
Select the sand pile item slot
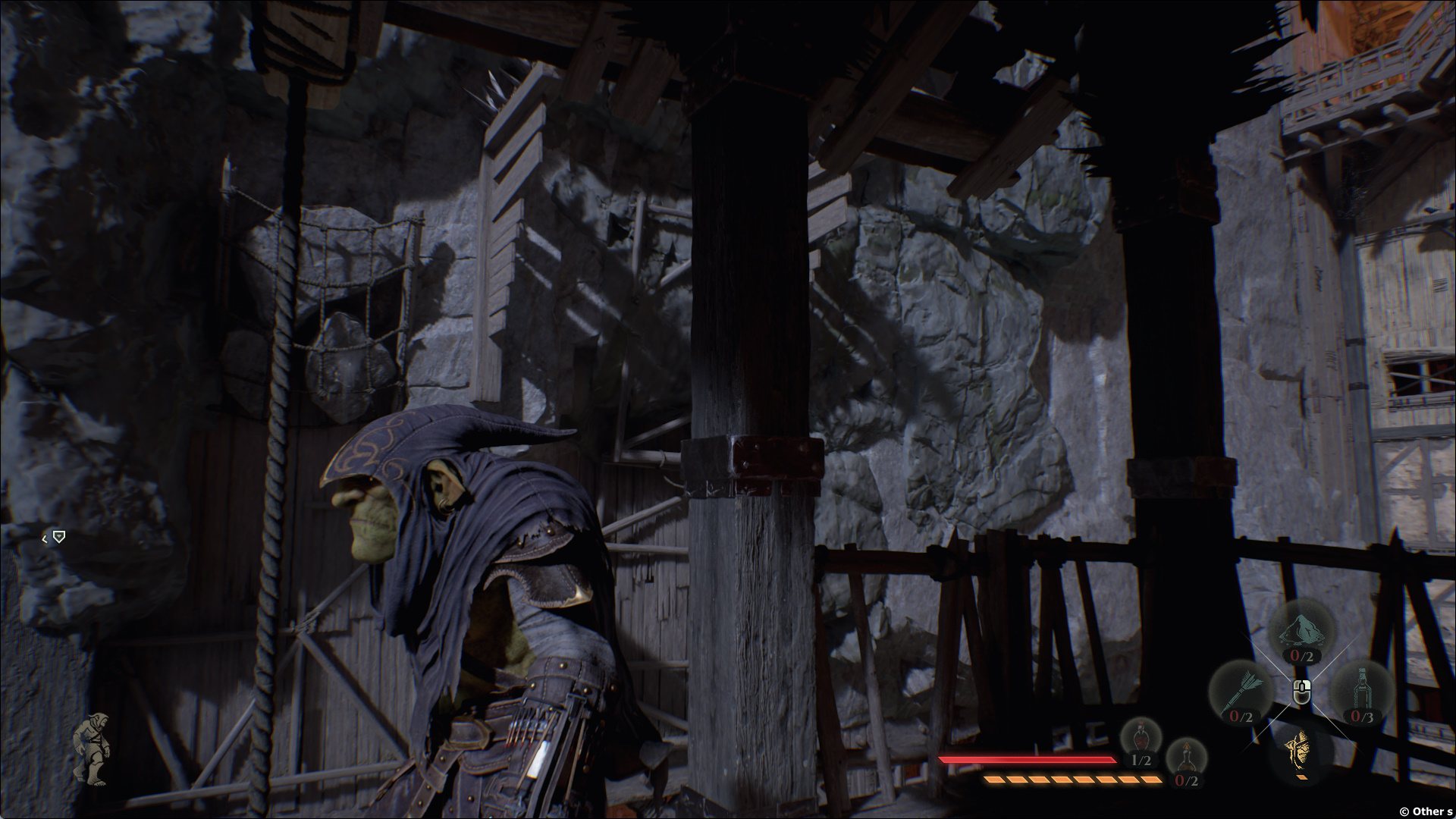click(x=1301, y=635)
